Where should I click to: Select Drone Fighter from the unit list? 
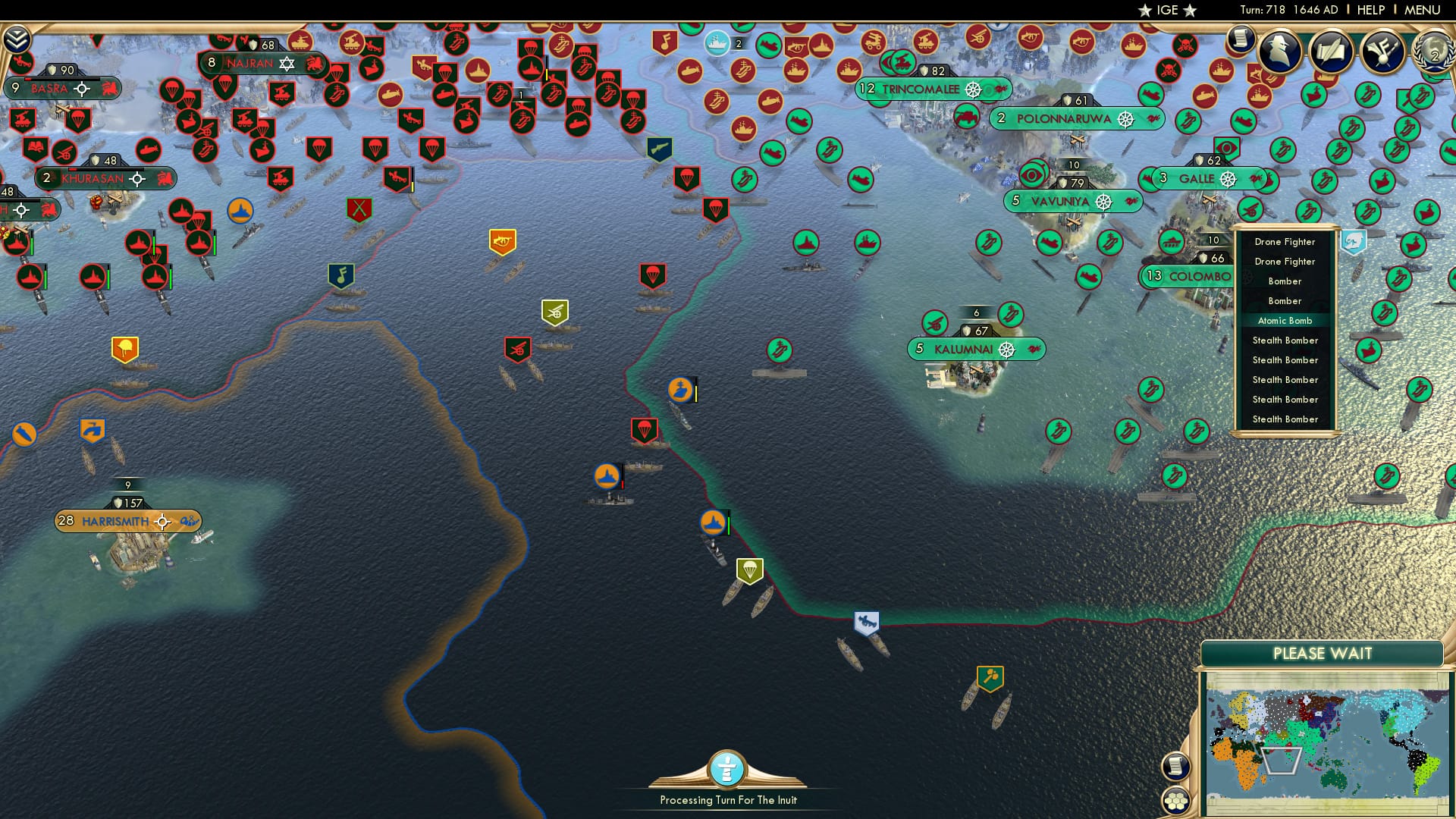pyautogui.click(x=1285, y=241)
